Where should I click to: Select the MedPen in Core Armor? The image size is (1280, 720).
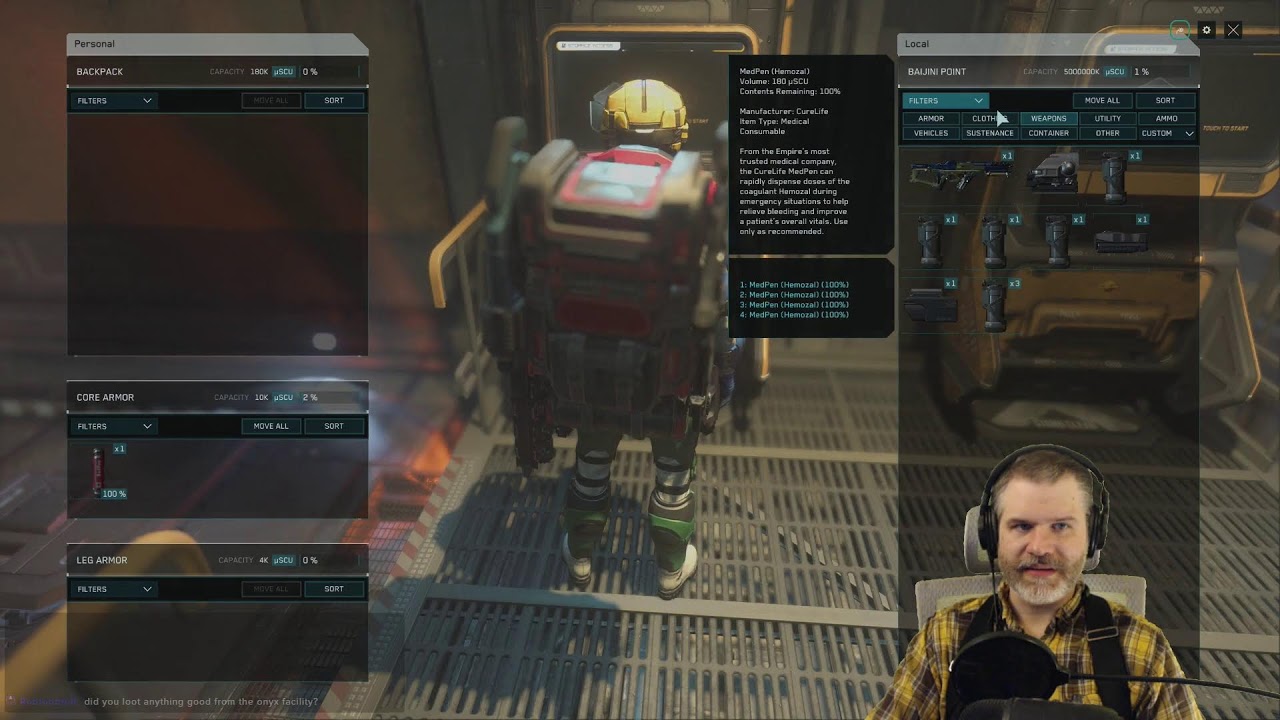[x=99, y=470]
